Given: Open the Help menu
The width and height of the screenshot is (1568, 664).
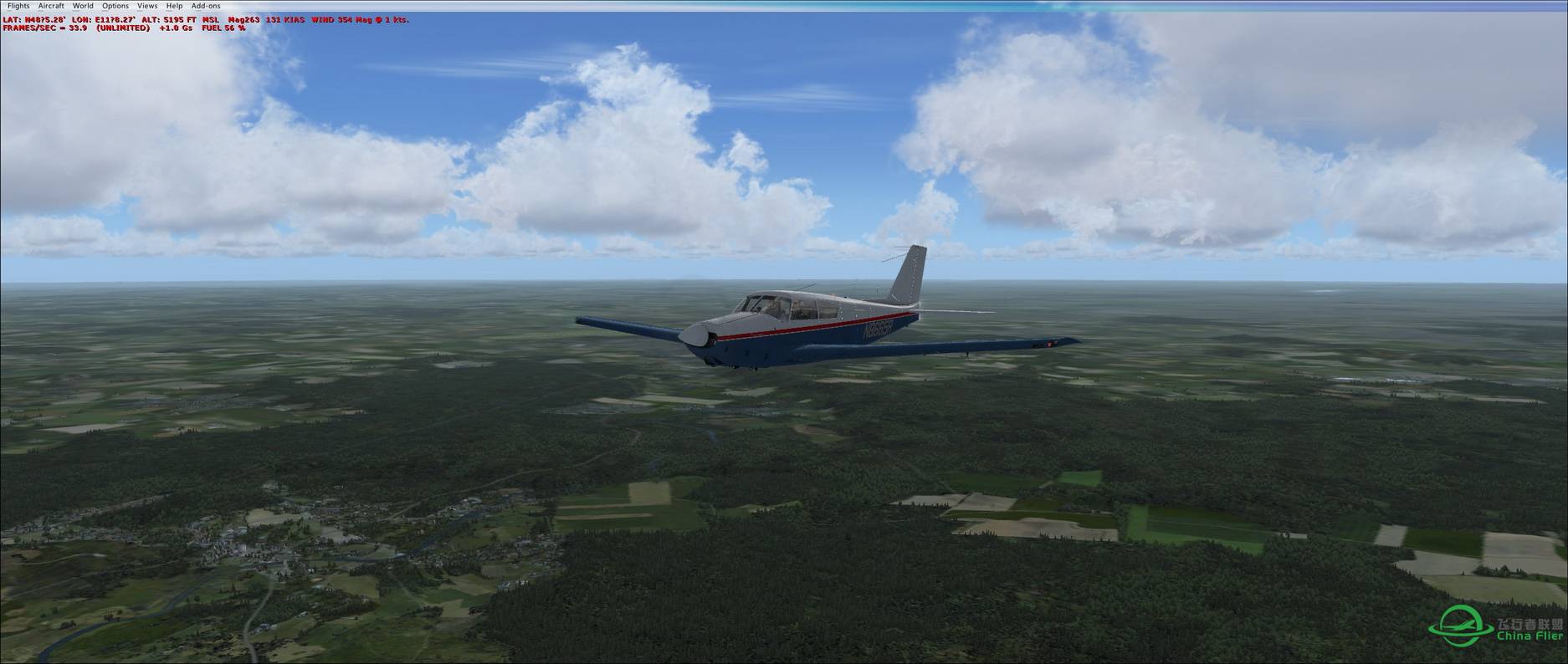Looking at the screenshot, I should [x=174, y=6].
